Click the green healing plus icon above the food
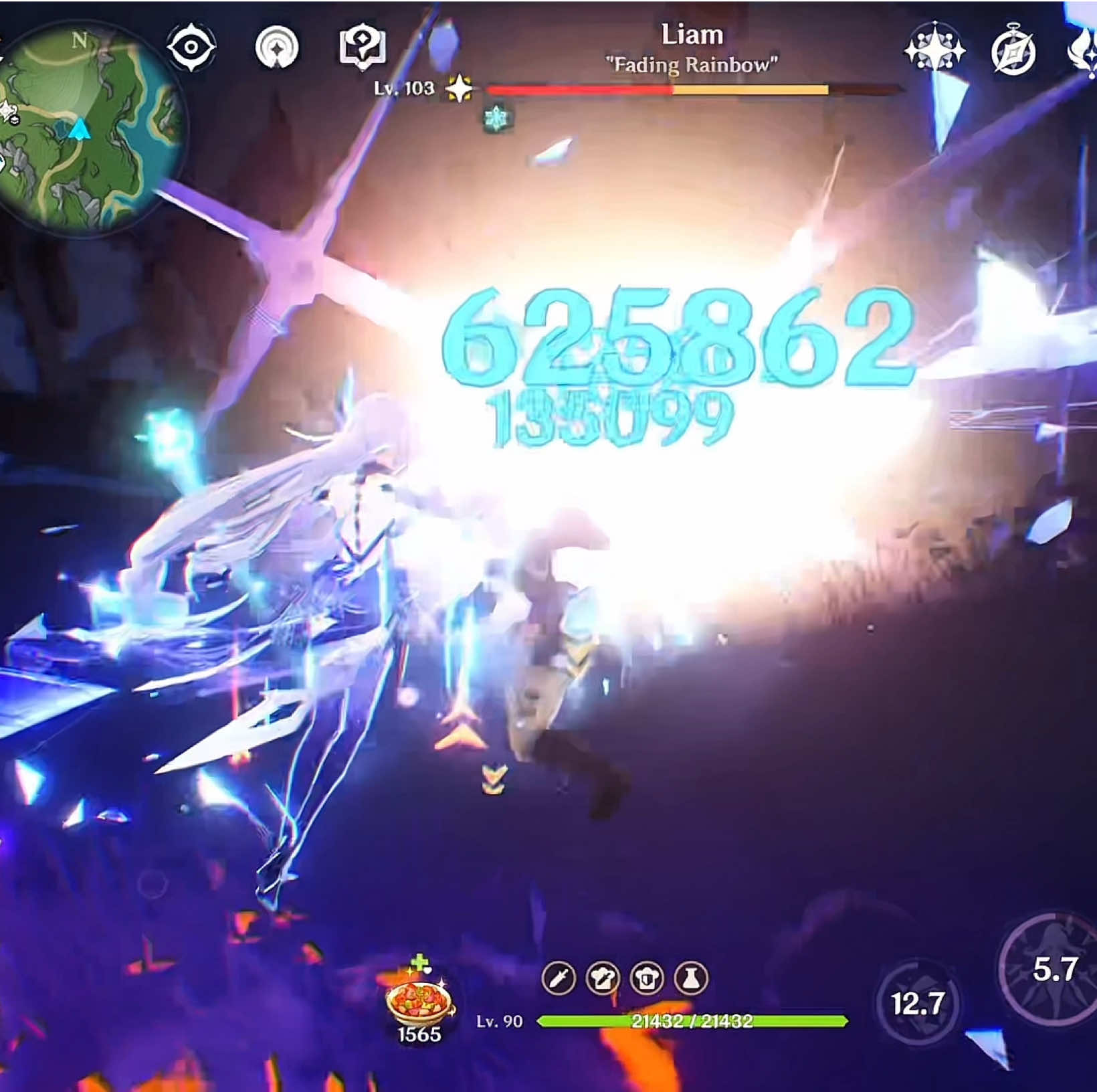The width and height of the screenshot is (1097, 1092). pos(420,964)
